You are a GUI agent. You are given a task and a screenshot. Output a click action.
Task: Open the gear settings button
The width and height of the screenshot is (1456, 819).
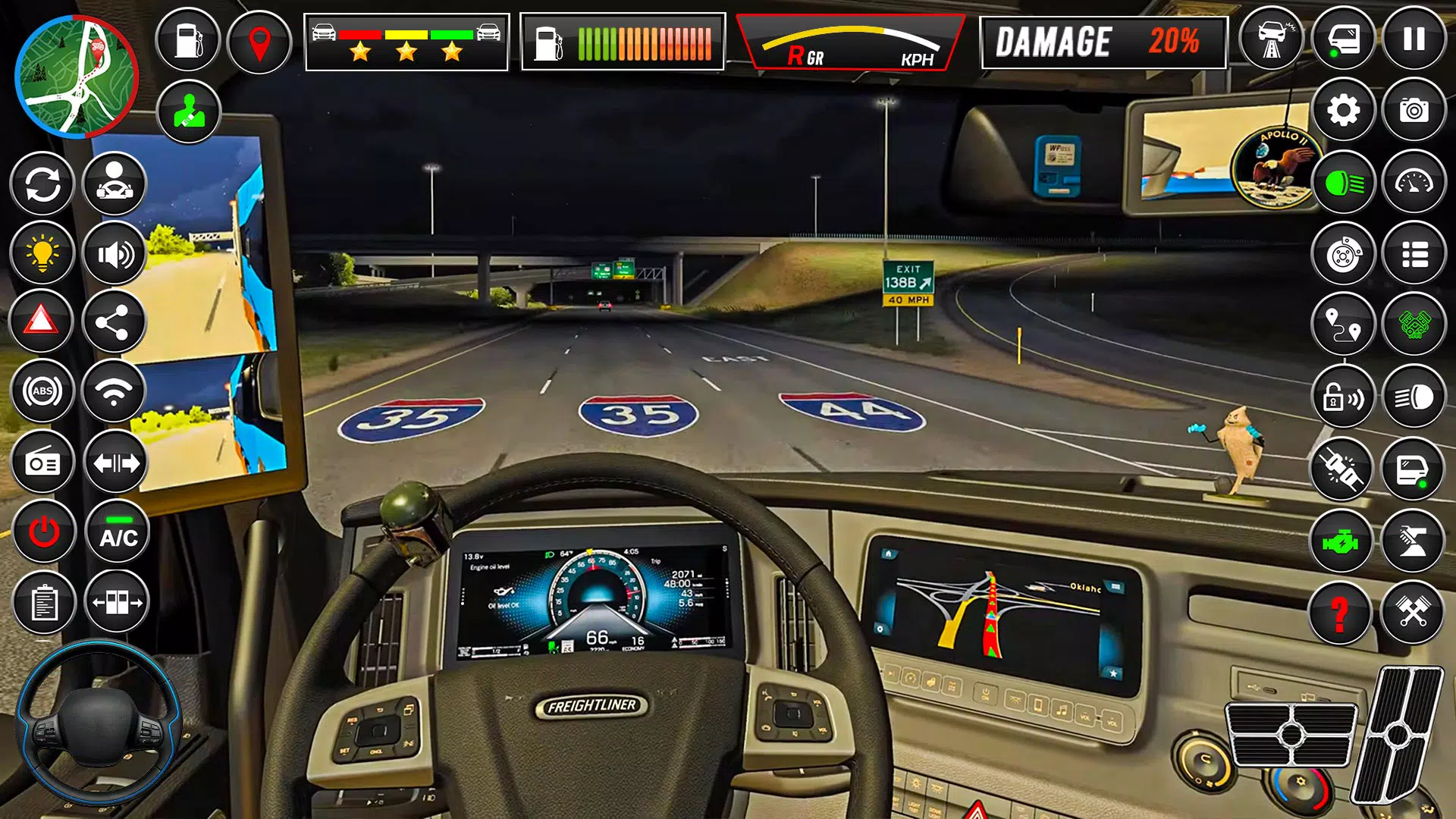coord(1343,111)
